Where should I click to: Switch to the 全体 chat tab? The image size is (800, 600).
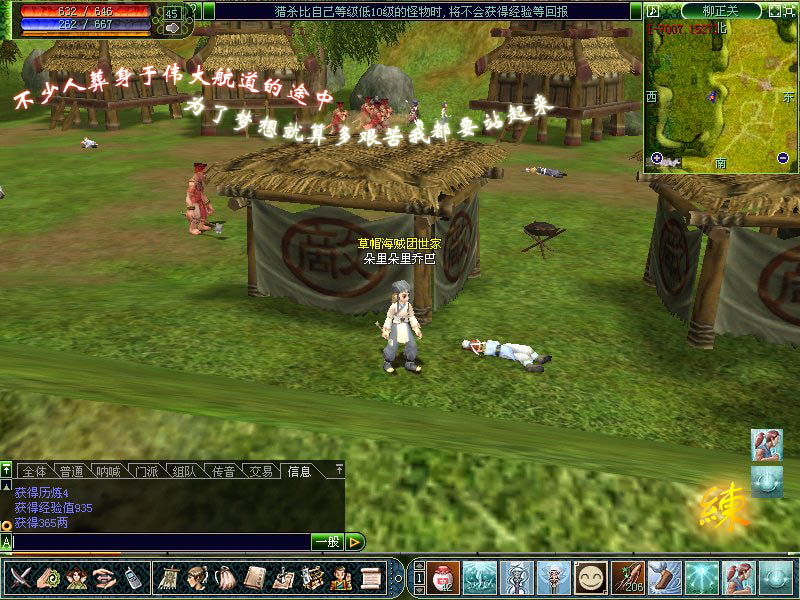[34, 471]
